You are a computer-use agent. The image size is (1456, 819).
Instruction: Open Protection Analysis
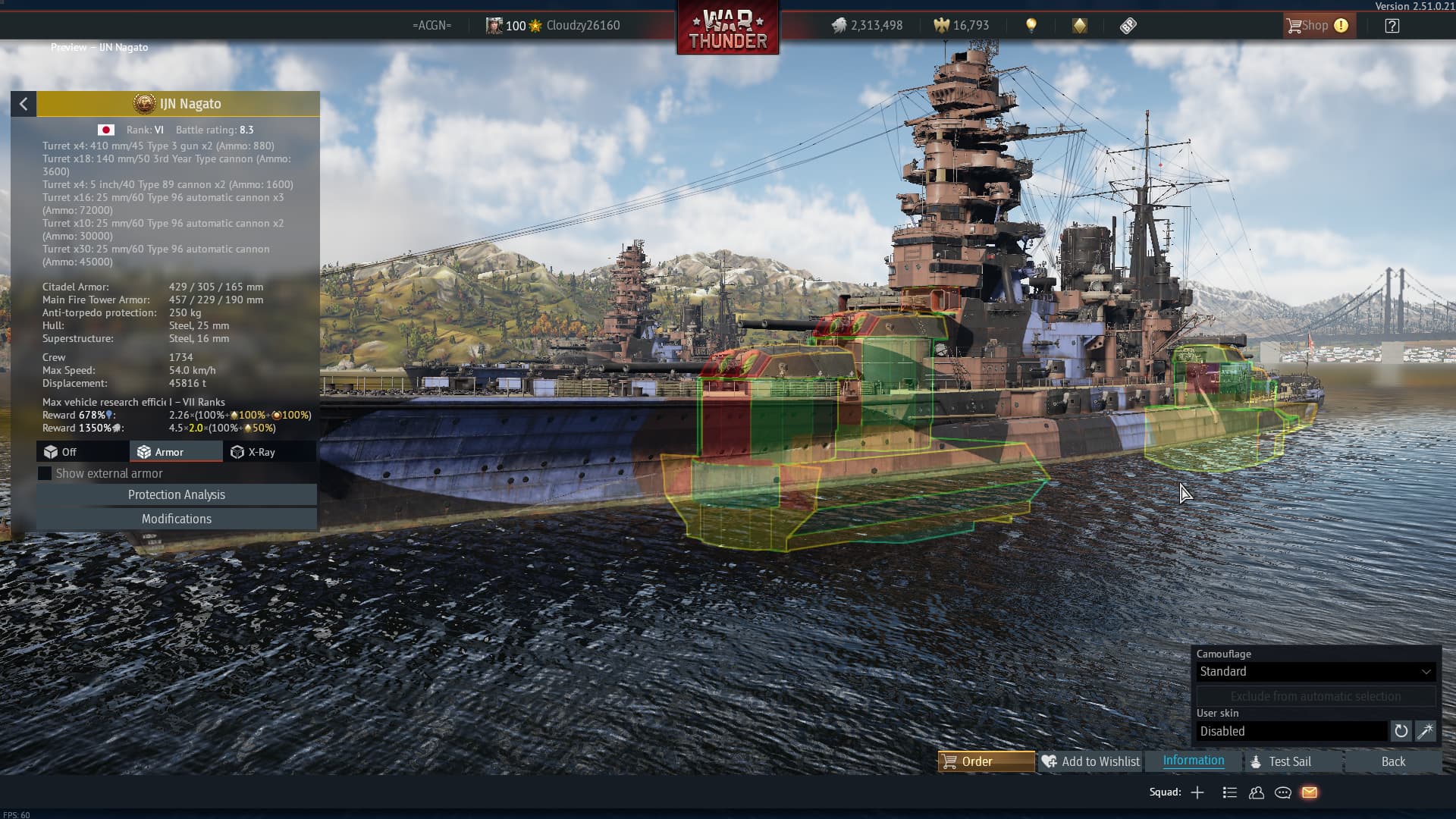tap(176, 494)
